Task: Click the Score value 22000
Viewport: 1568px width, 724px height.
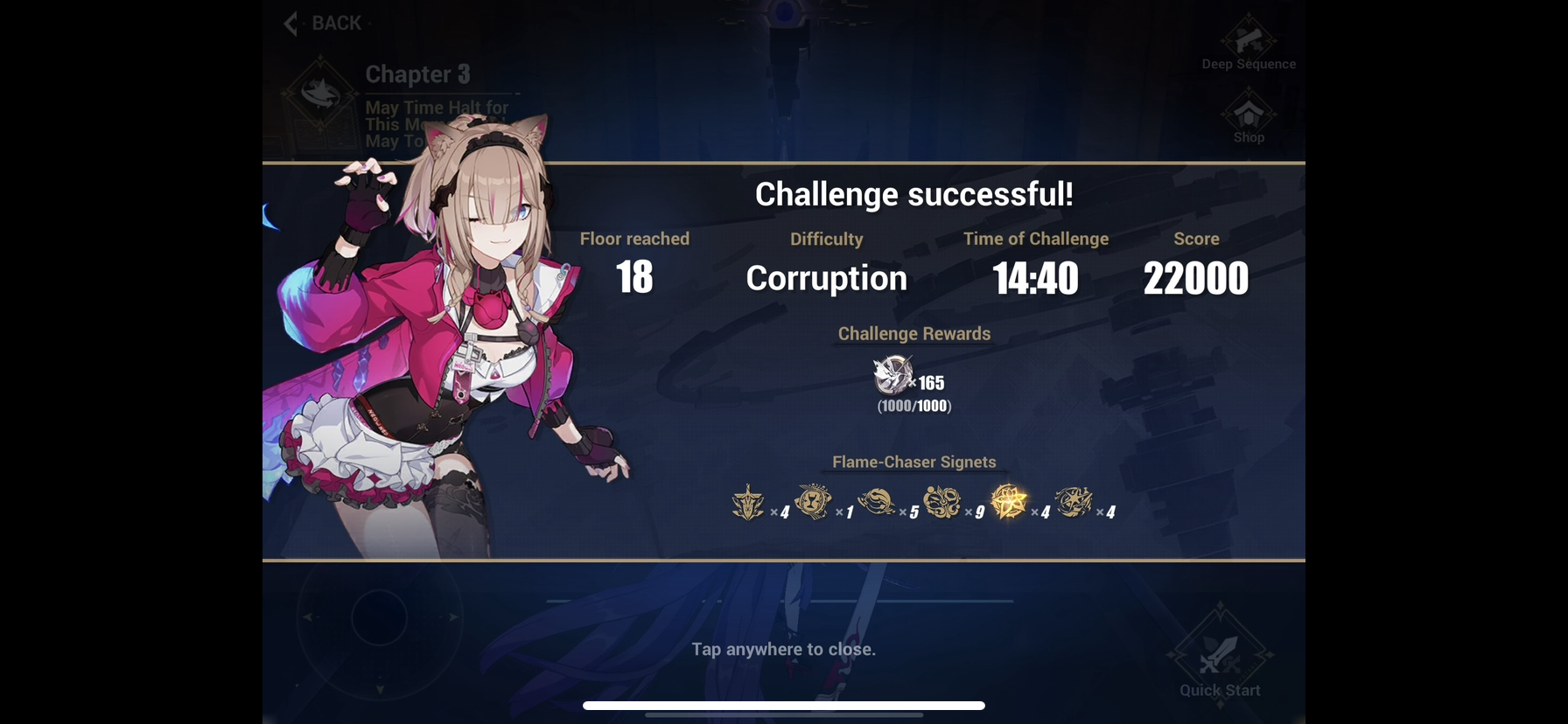Action: coord(1196,277)
